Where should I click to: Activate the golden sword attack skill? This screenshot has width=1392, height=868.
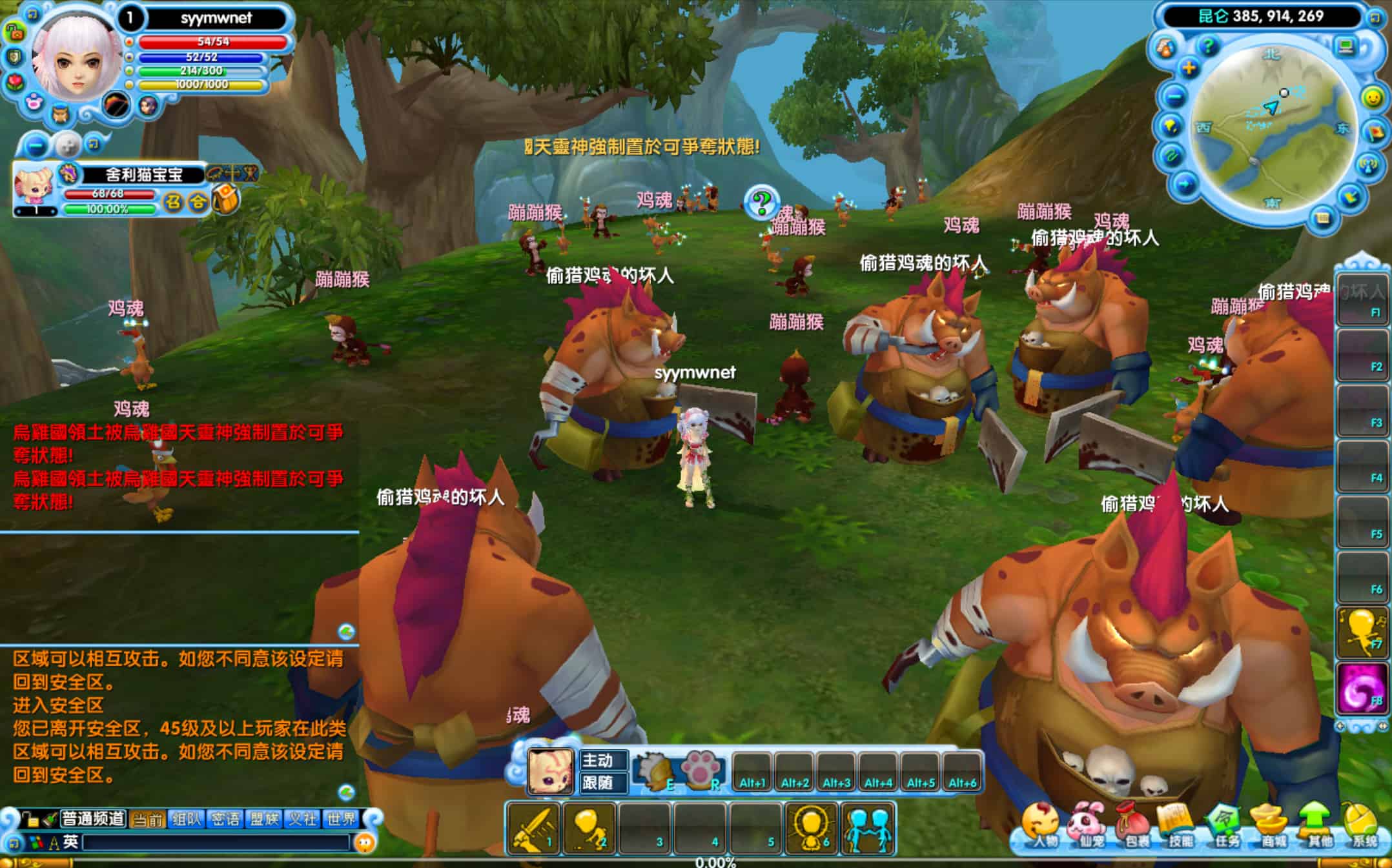coord(533,828)
